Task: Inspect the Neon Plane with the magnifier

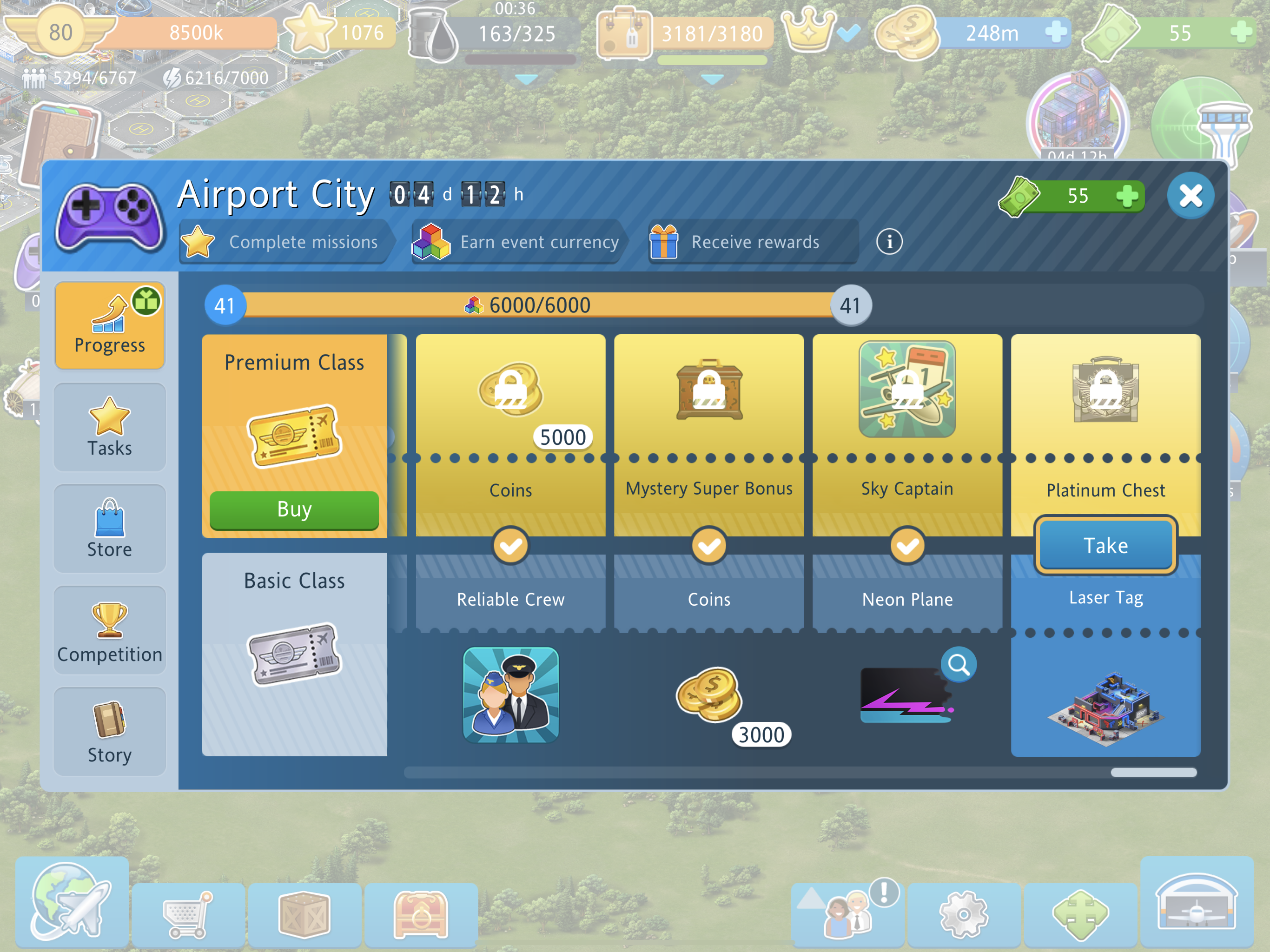Action: [958, 665]
